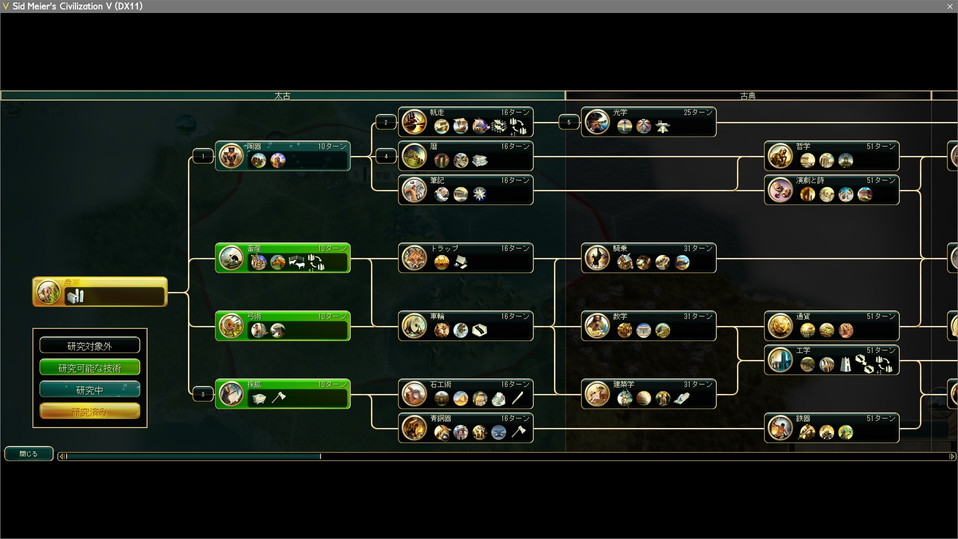Select the 通貨 (Currency) technology
The image size is (958, 539).
832,326
